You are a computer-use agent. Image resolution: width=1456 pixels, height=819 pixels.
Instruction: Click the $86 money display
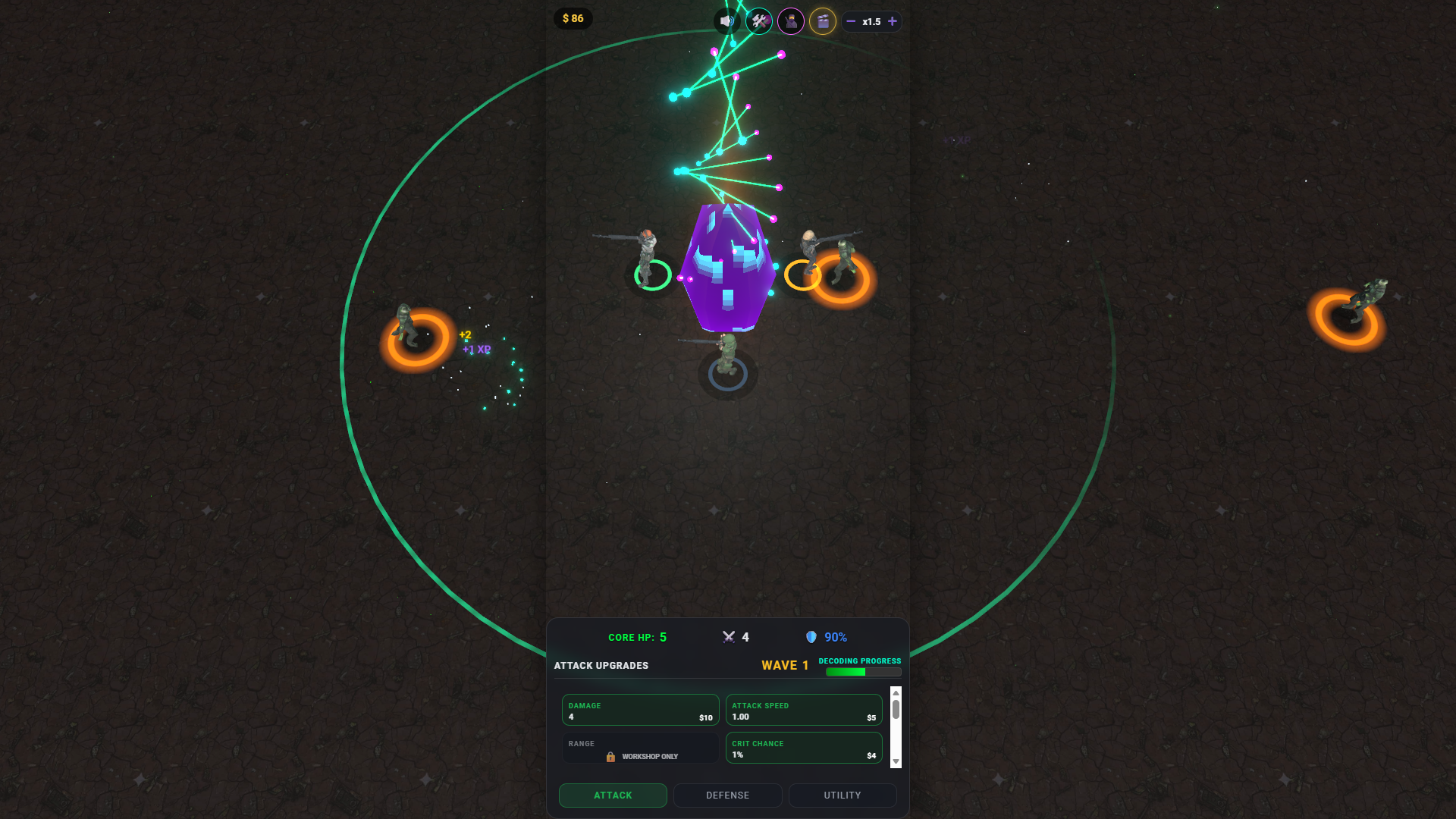[573, 18]
